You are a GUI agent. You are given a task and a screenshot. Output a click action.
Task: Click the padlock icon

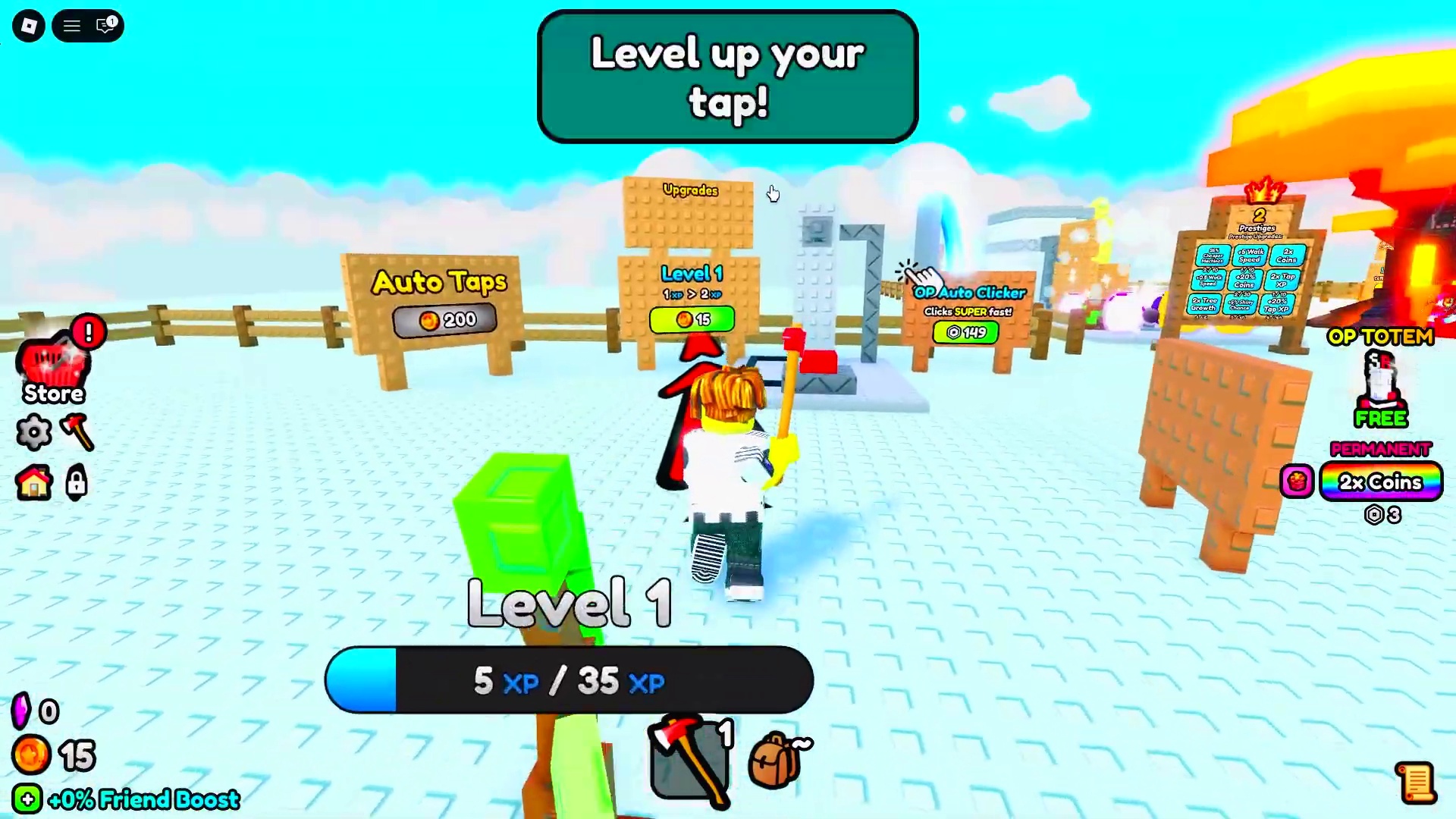pyautogui.click(x=77, y=482)
